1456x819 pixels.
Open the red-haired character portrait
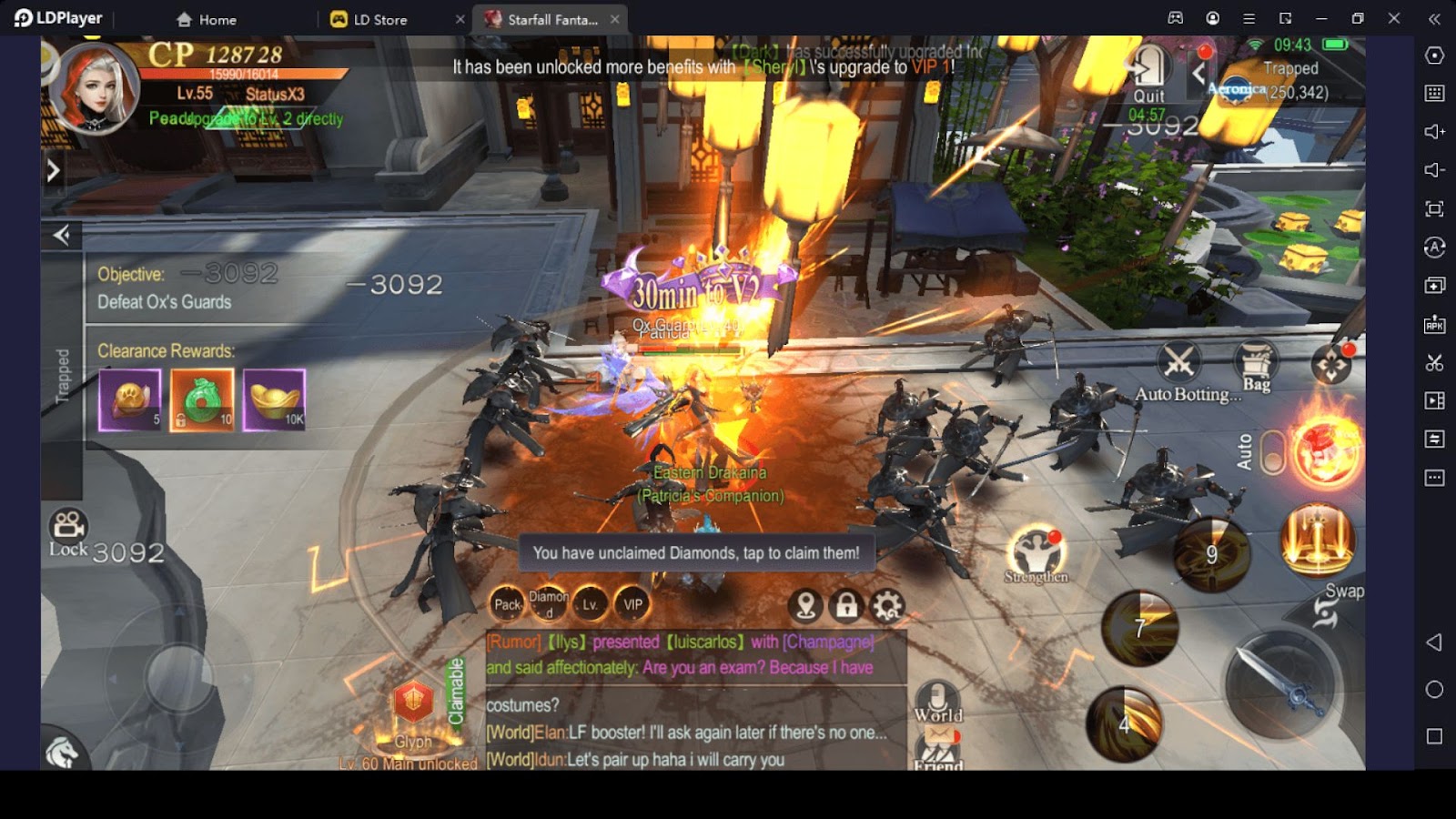[x=96, y=89]
